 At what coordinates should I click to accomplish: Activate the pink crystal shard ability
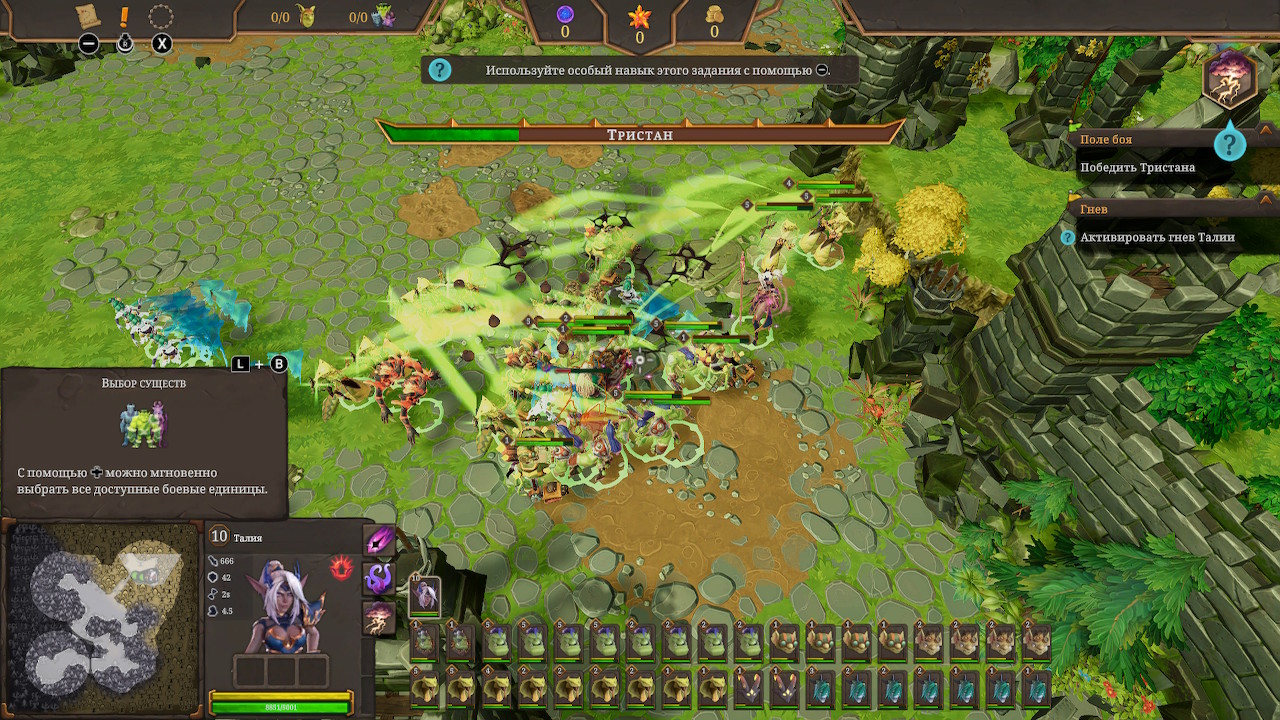[x=379, y=542]
